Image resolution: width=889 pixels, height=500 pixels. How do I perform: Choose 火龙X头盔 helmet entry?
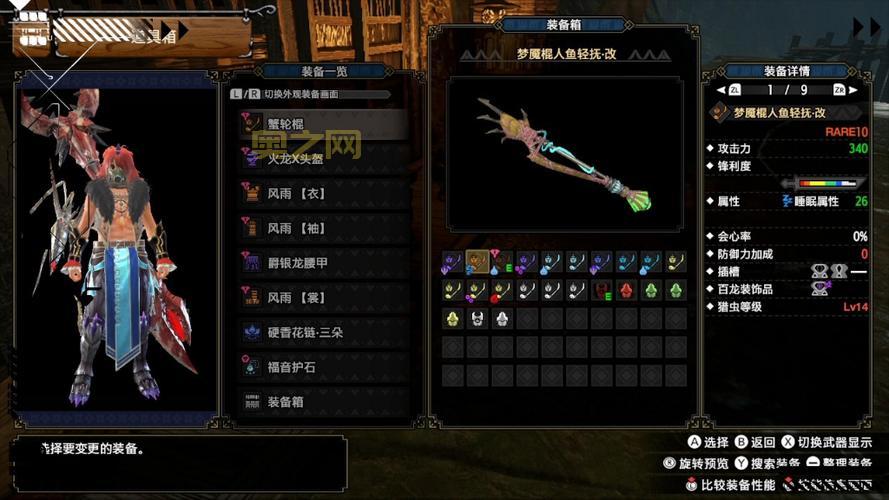point(322,158)
